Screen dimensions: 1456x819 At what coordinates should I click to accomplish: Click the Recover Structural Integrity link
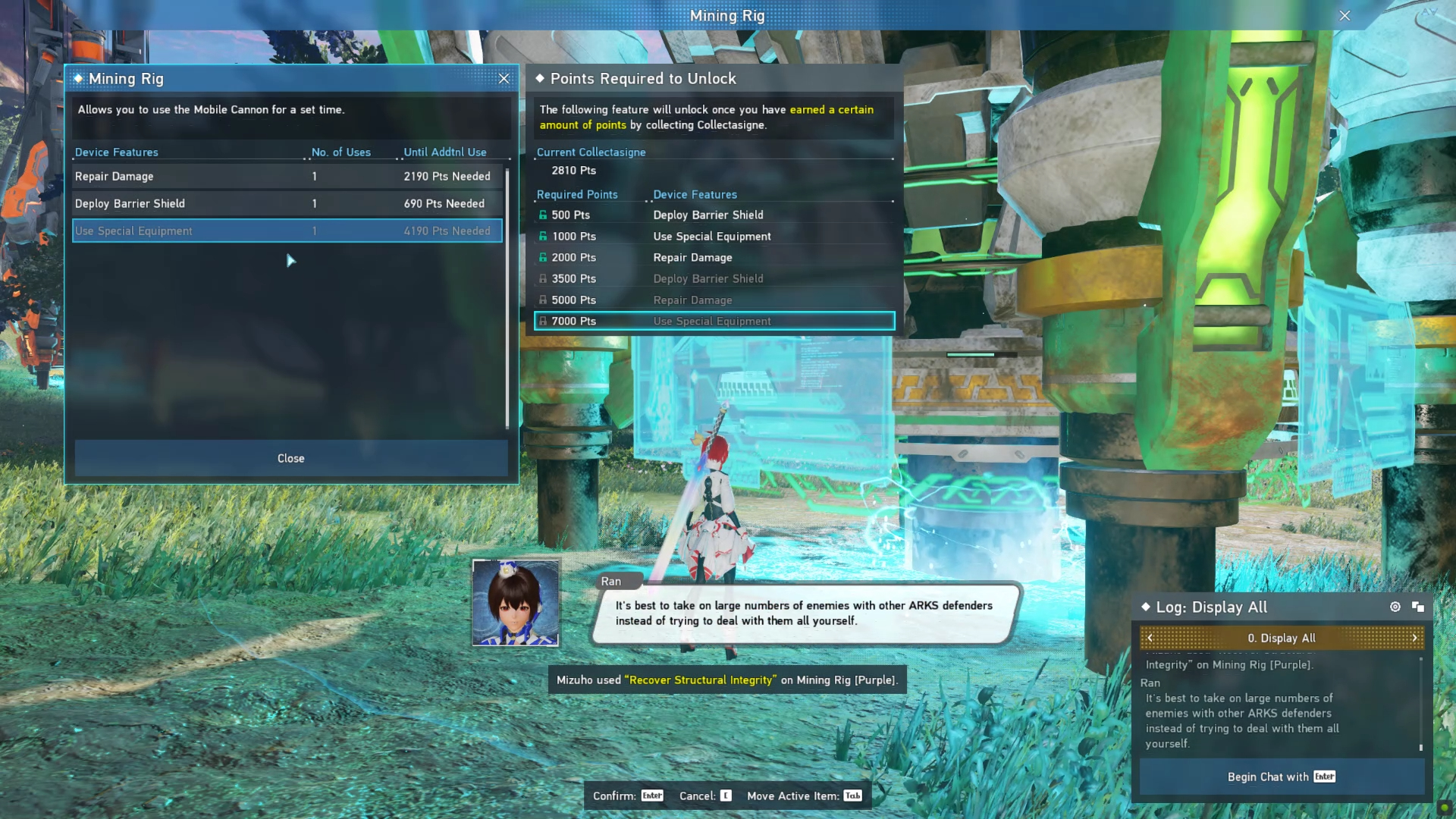click(x=700, y=679)
